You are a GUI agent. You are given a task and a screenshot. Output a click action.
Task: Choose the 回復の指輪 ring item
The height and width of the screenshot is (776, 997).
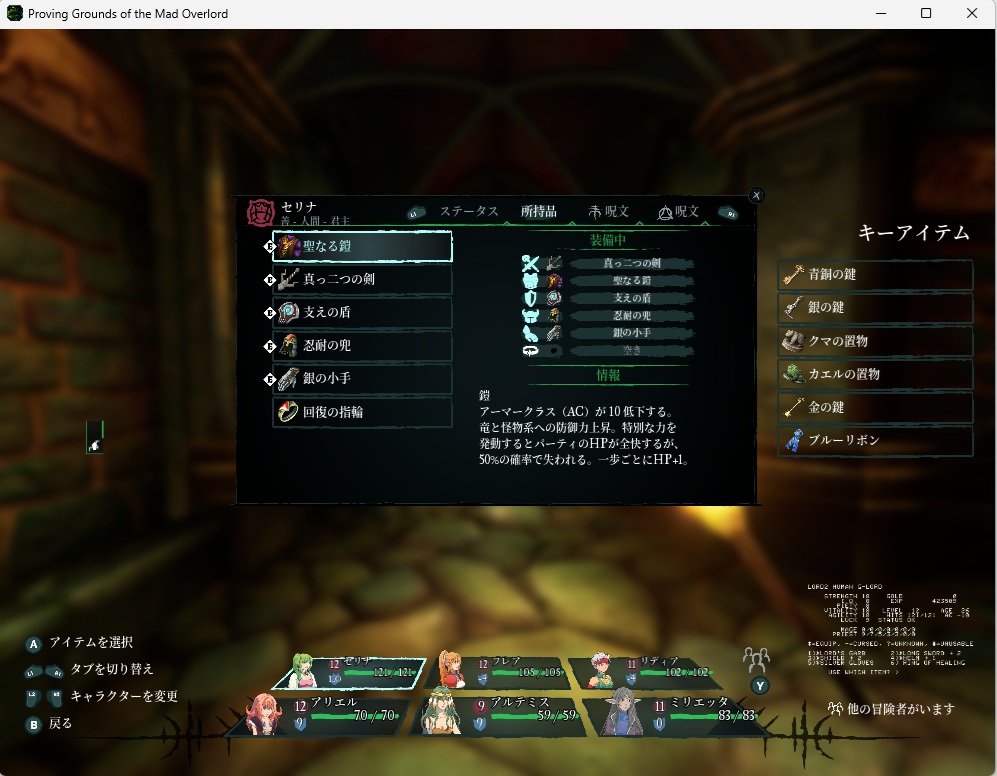pyautogui.click(x=362, y=412)
